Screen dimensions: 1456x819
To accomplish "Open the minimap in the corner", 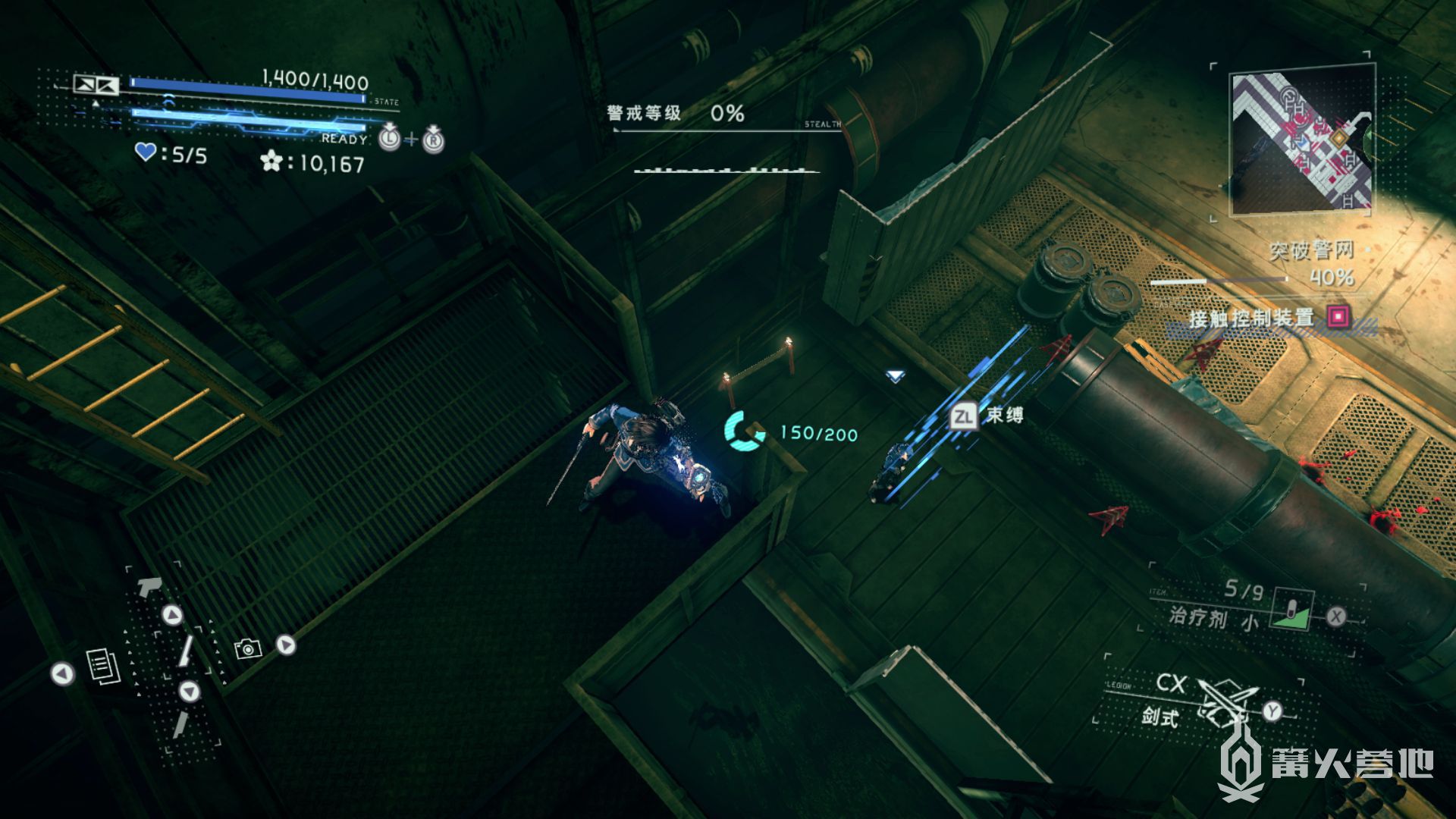I will (1301, 140).
